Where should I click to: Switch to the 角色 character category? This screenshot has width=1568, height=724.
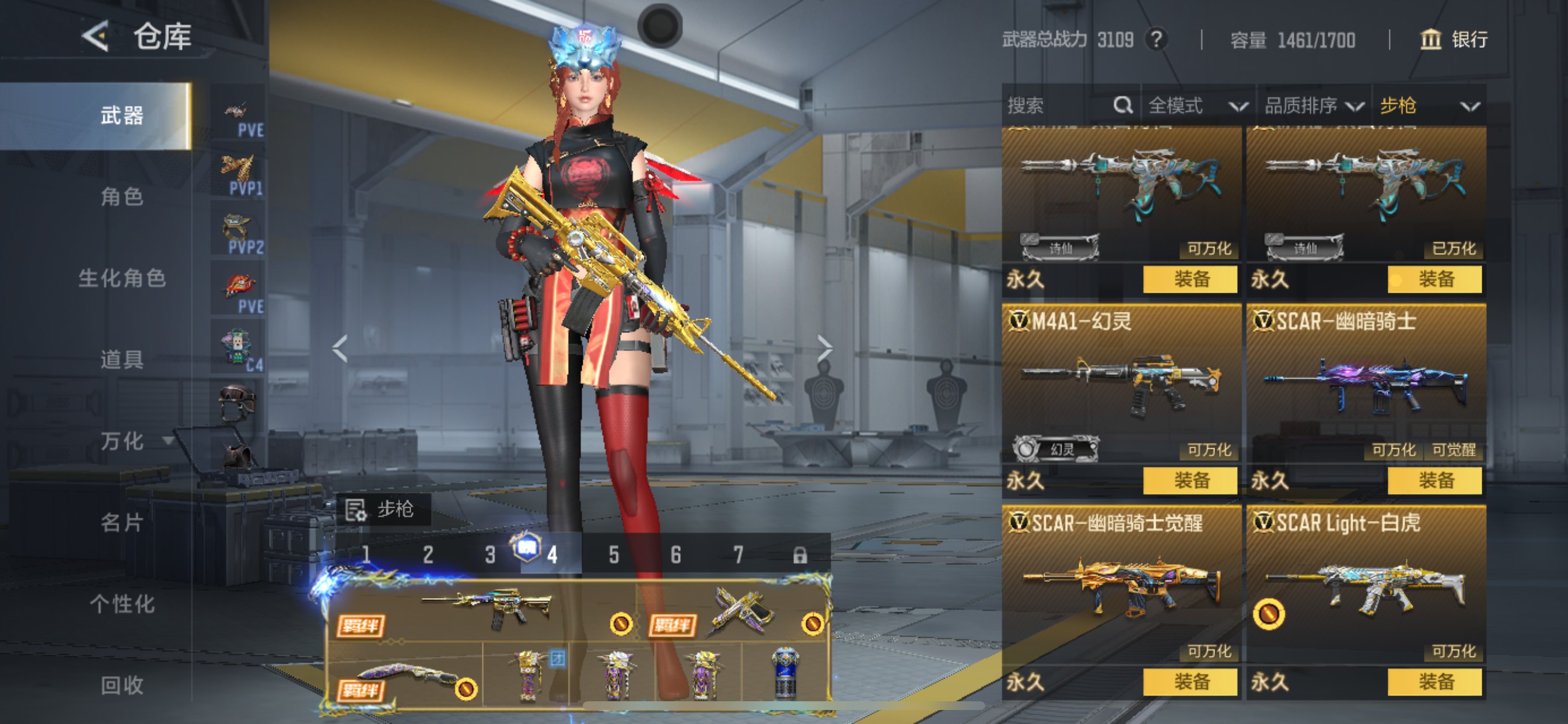pos(122,196)
